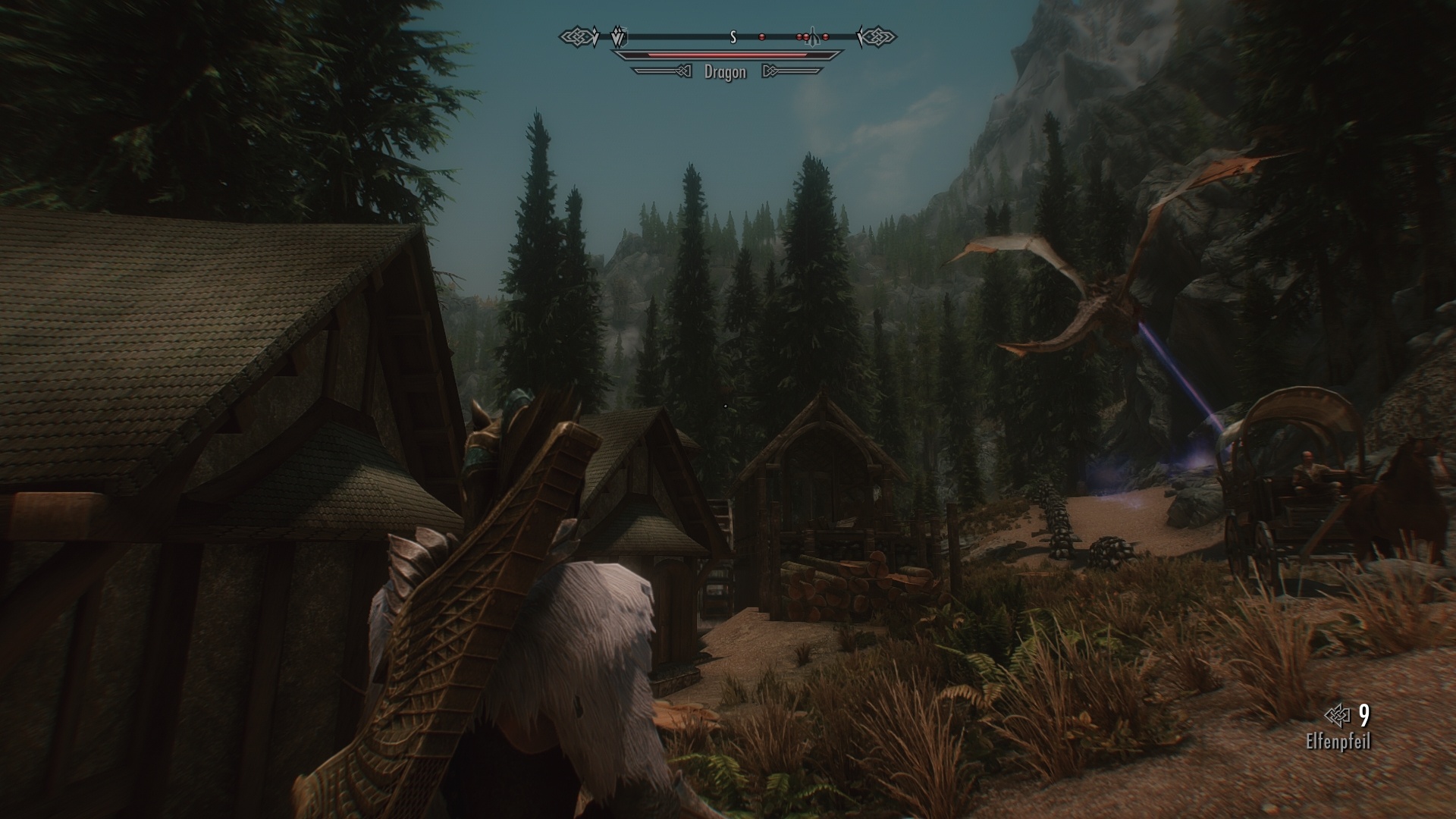Select the S south marker on the compass
The width and height of the screenshot is (1456, 819).
[x=733, y=37]
